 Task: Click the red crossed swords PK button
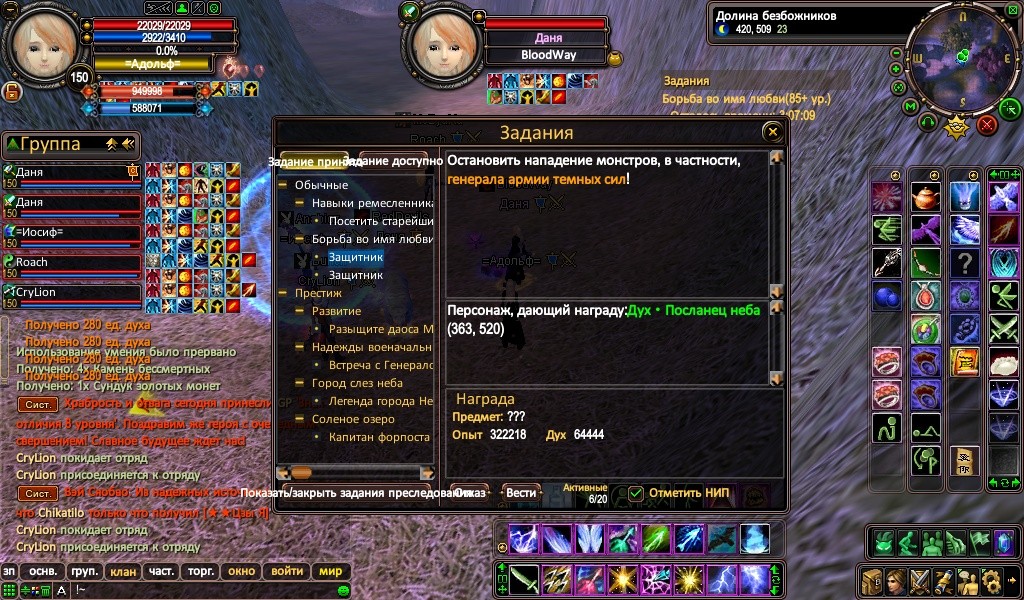pos(987,125)
